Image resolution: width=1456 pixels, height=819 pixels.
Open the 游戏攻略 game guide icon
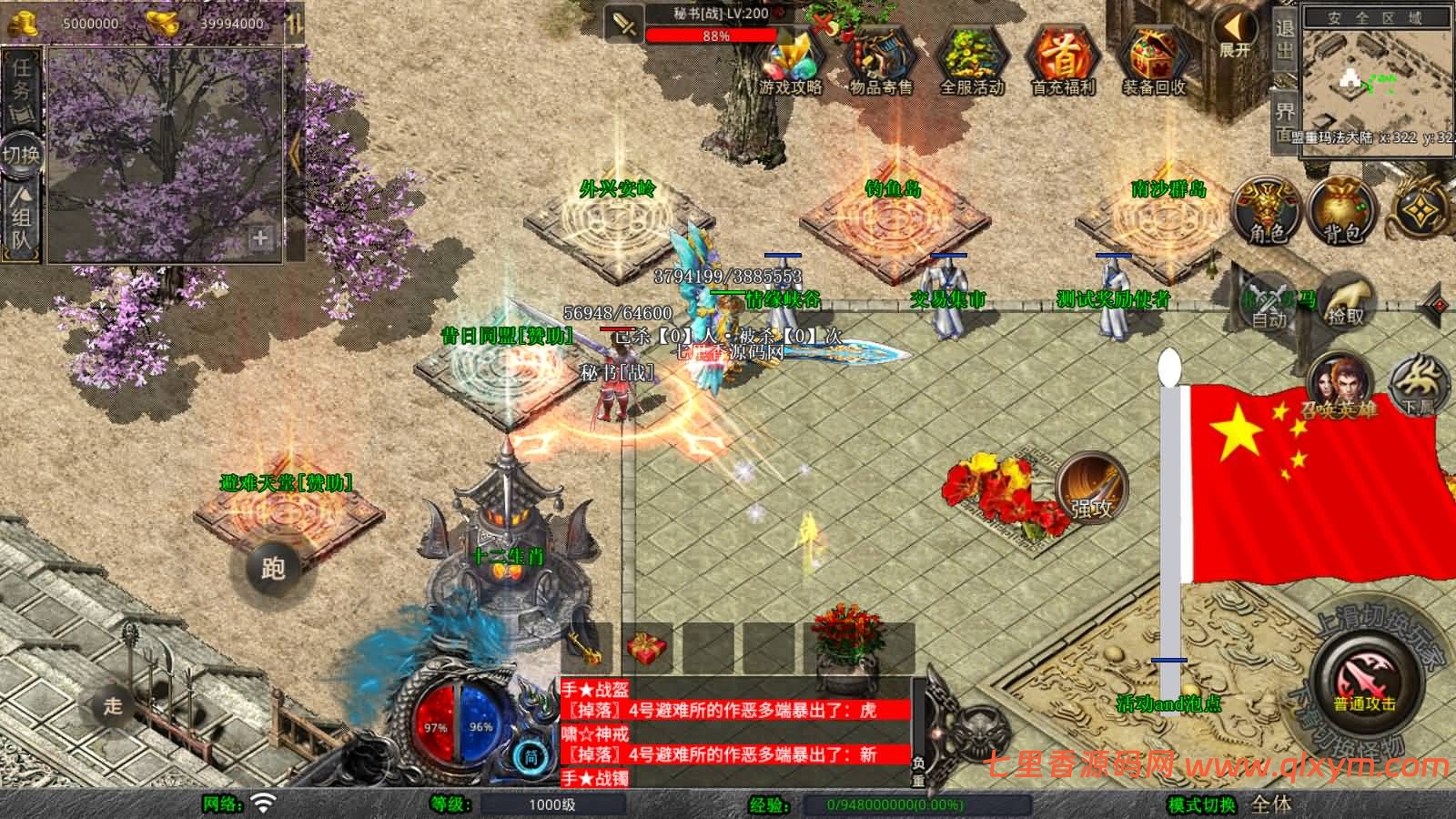click(790, 60)
